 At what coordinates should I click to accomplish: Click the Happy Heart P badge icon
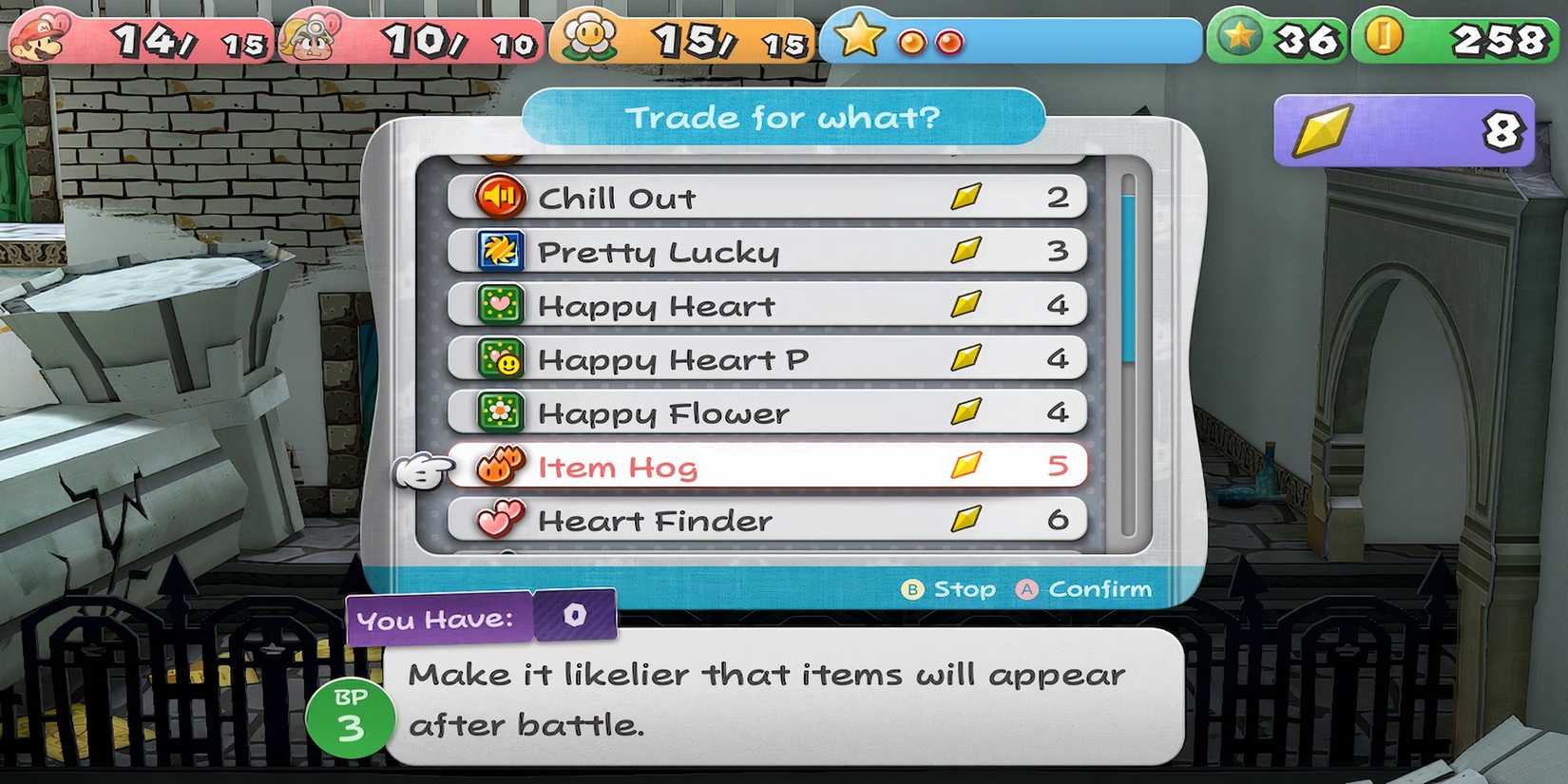(504, 359)
